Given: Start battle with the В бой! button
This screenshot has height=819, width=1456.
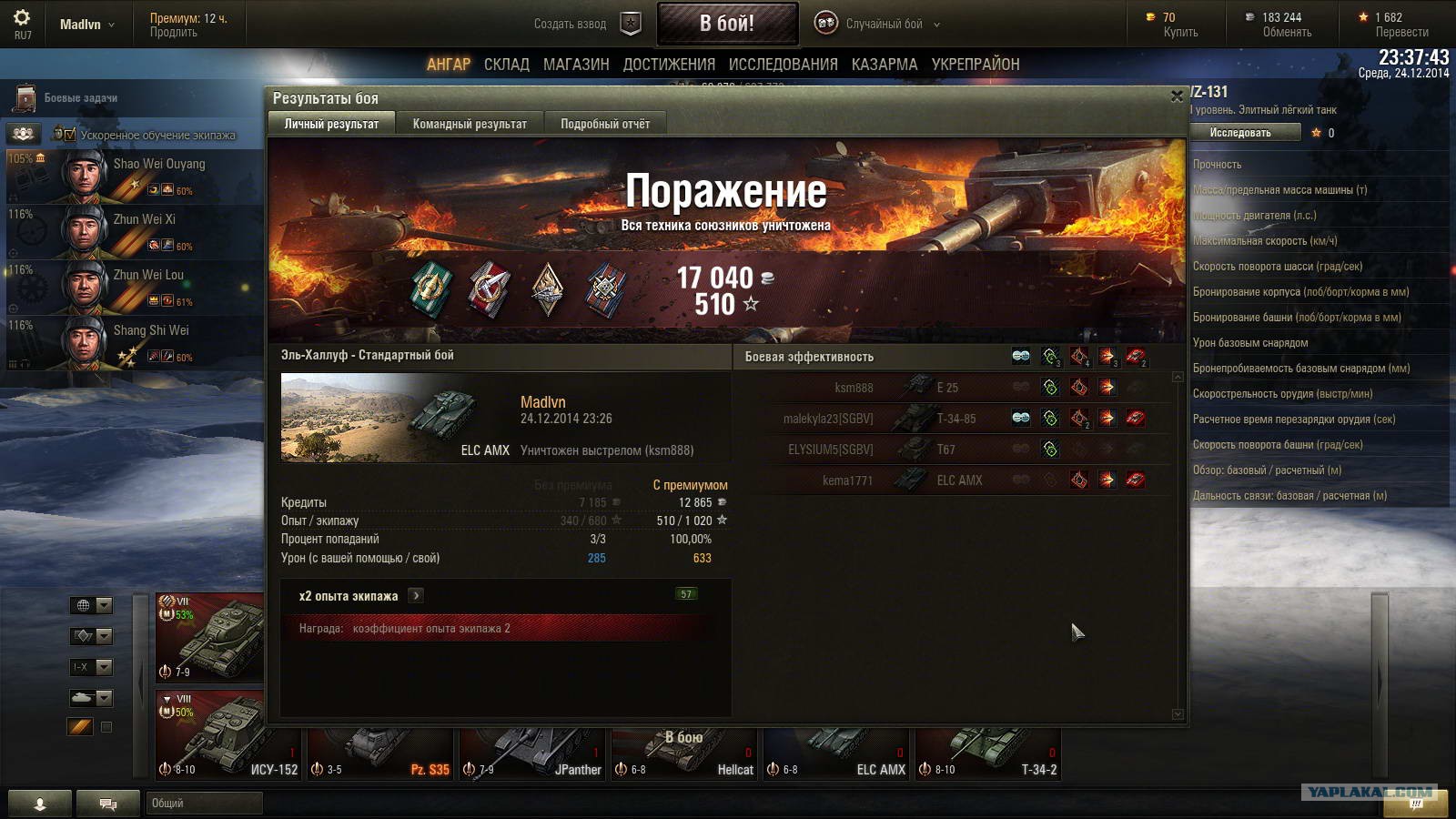Looking at the screenshot, I should point(727,24).
